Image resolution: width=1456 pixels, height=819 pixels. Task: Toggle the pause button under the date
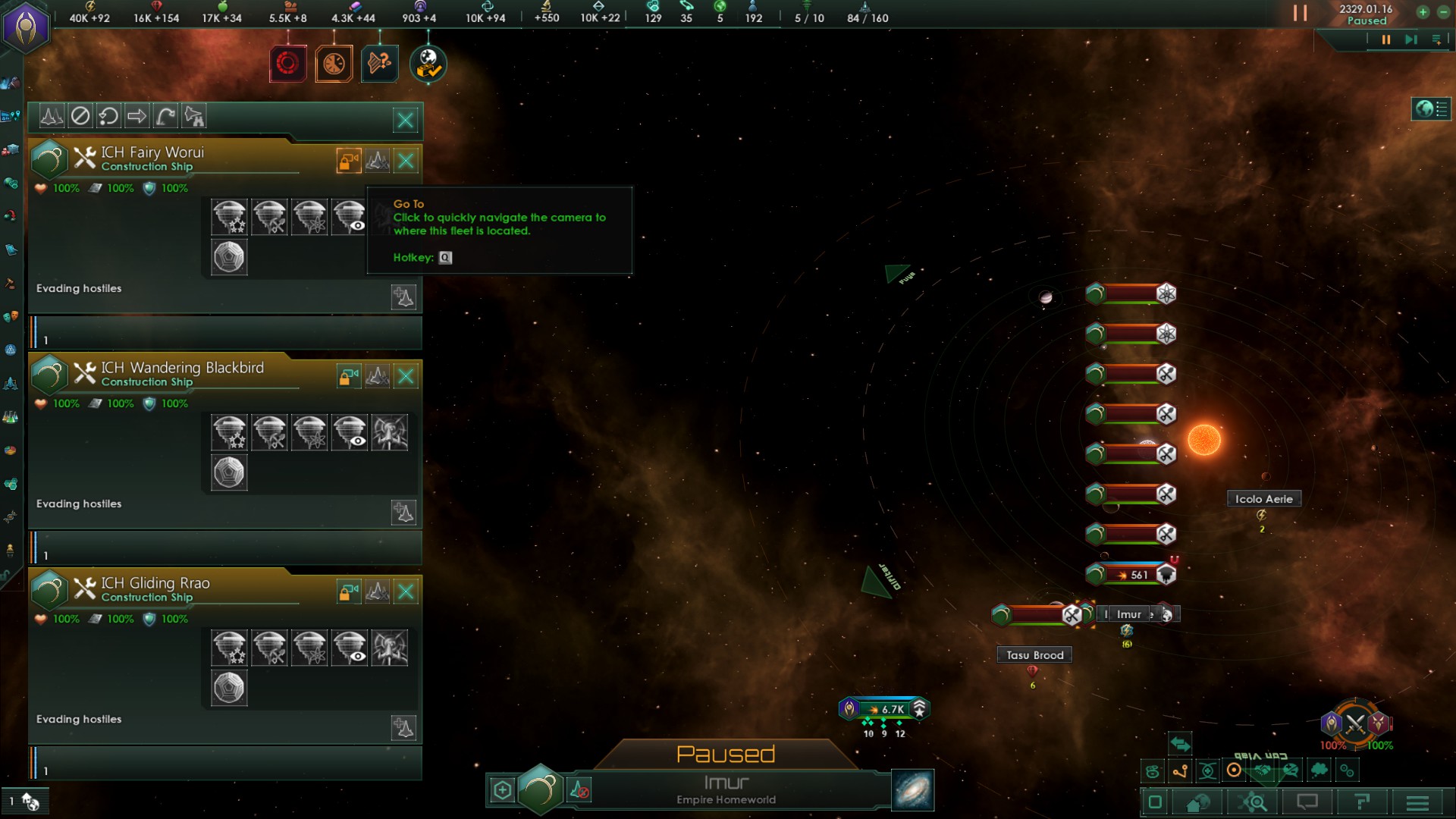[x=1386, y=39]
